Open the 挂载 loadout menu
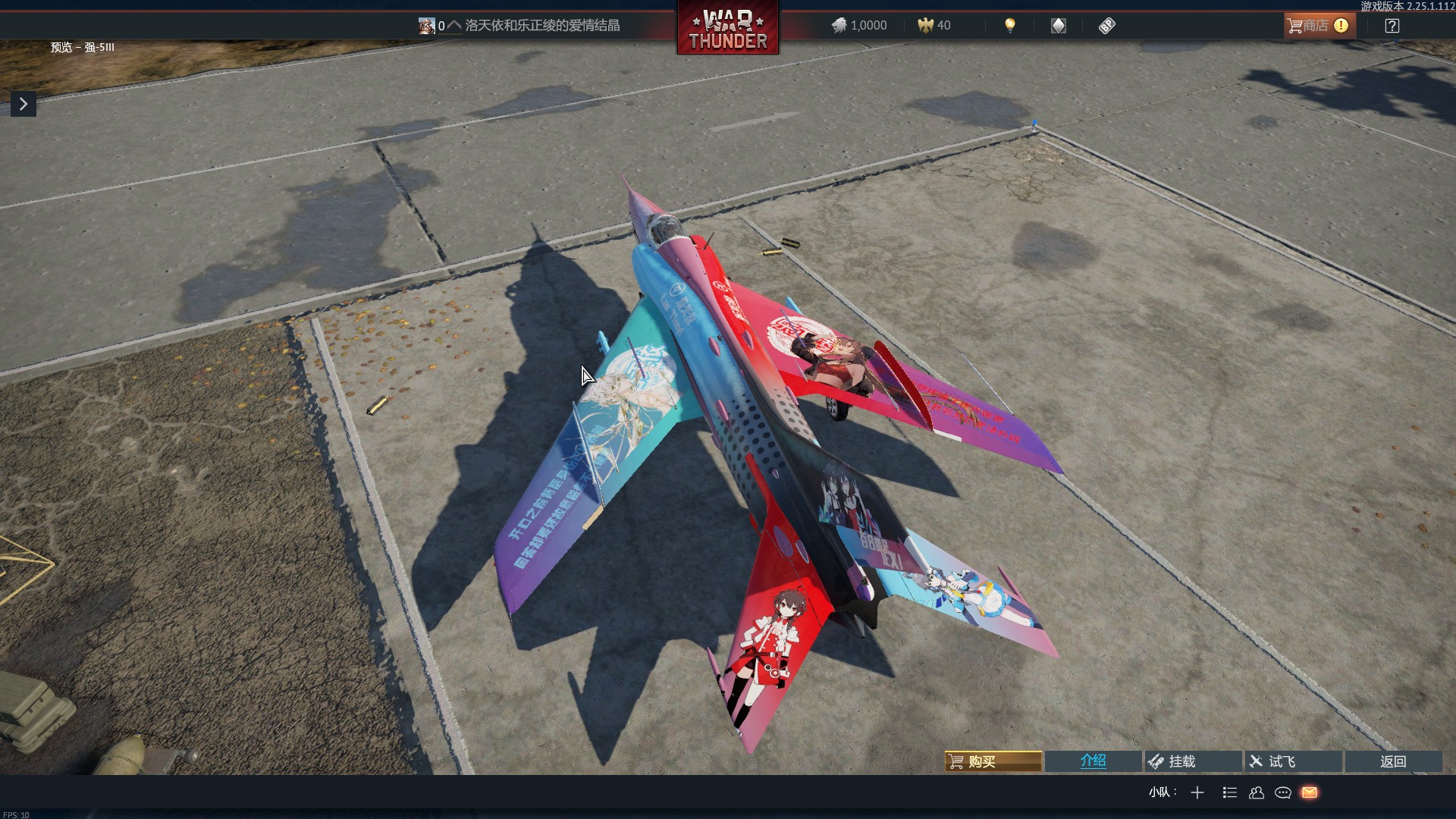This screenshot has height=819, width=1456. (1193, 761)
